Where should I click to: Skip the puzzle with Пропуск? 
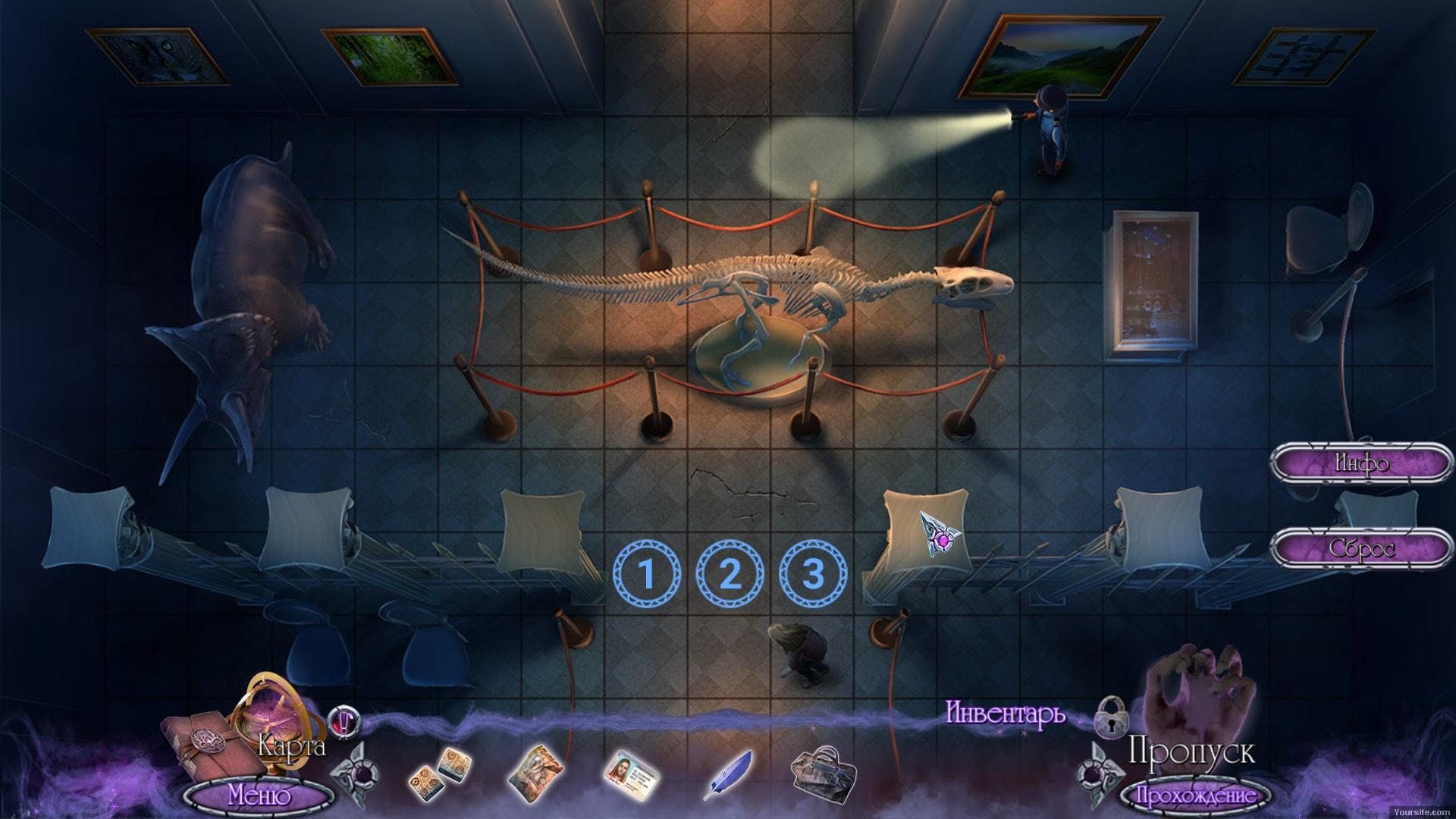(x=1191, y=752)
